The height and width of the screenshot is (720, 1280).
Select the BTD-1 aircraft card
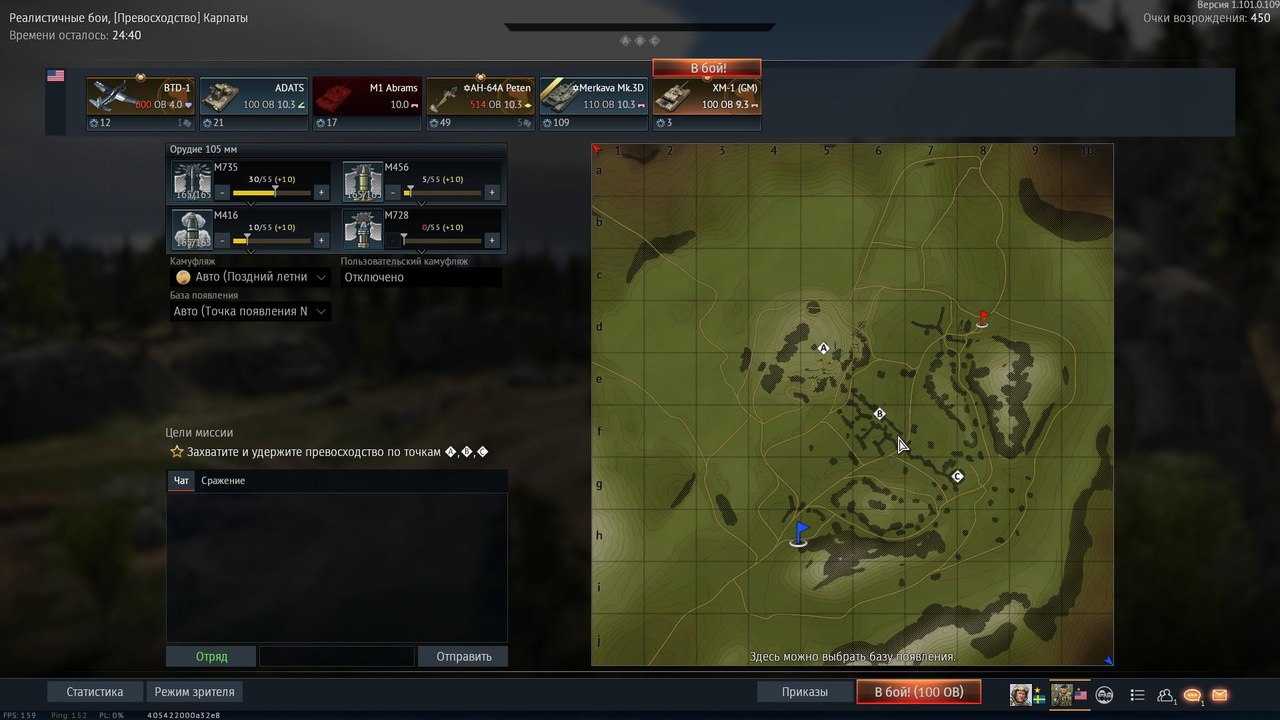tap(140, 103)
